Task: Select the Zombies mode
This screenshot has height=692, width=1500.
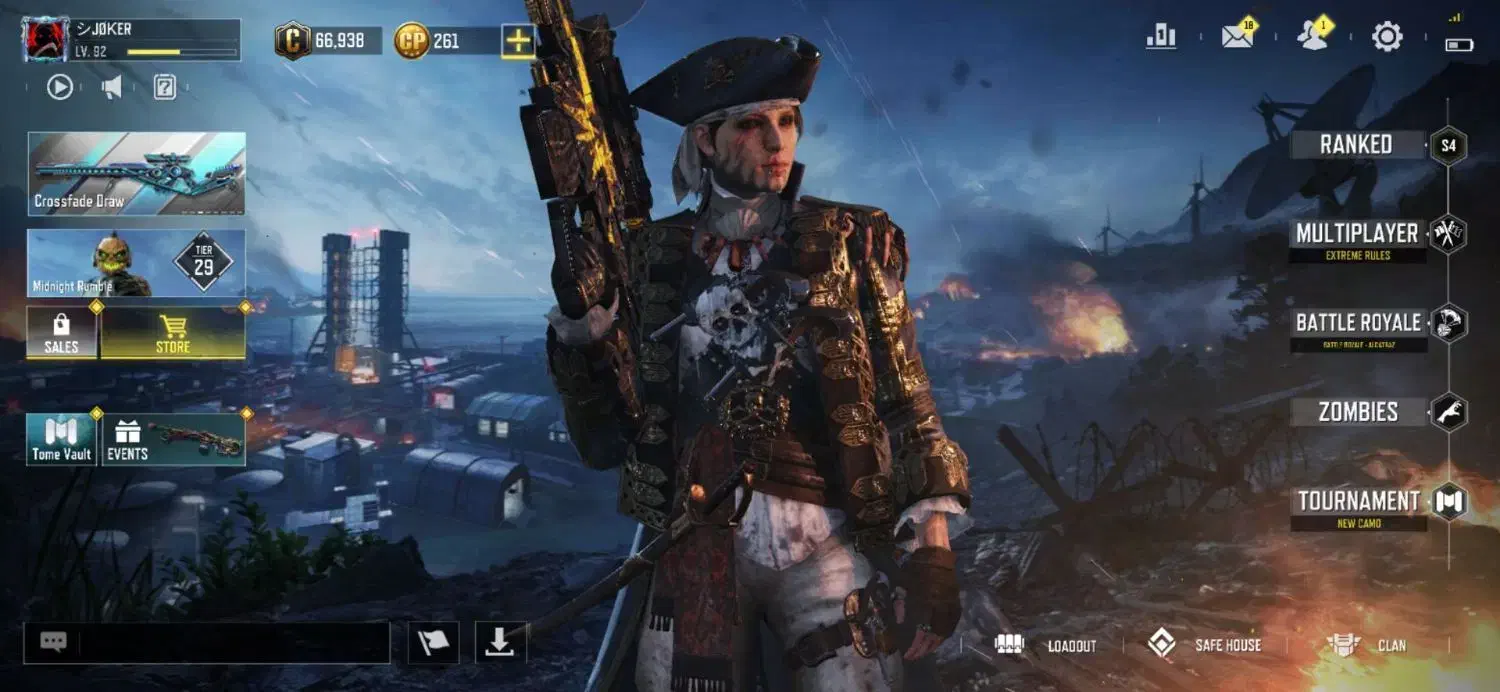Action: pyautogui.click(x=1357, y=412)
